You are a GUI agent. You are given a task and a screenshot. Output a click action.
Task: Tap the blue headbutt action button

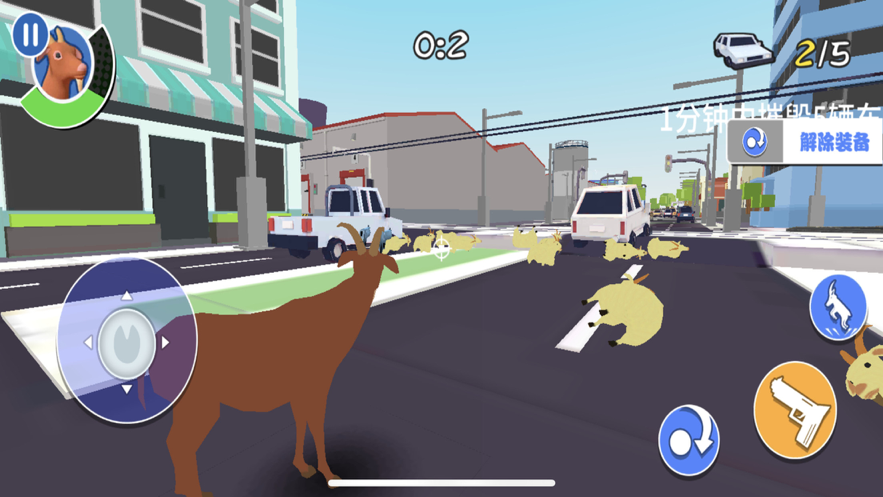coord(689,438)
